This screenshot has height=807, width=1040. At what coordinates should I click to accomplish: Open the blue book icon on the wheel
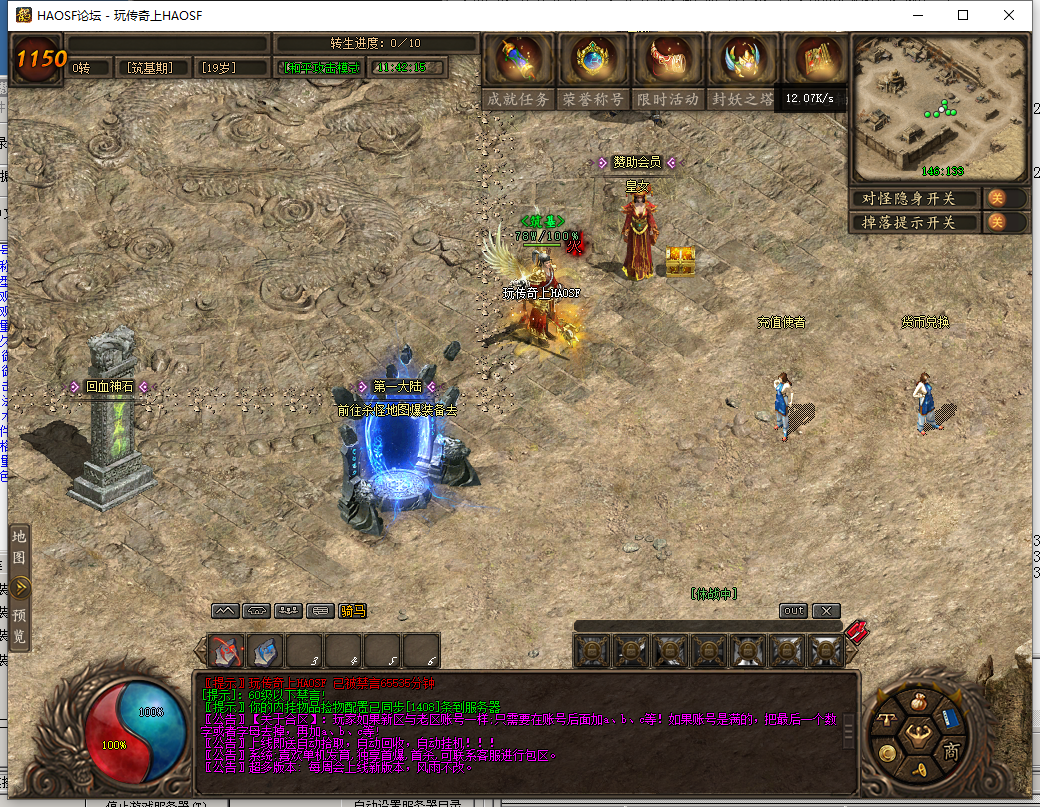coord(950,719)
